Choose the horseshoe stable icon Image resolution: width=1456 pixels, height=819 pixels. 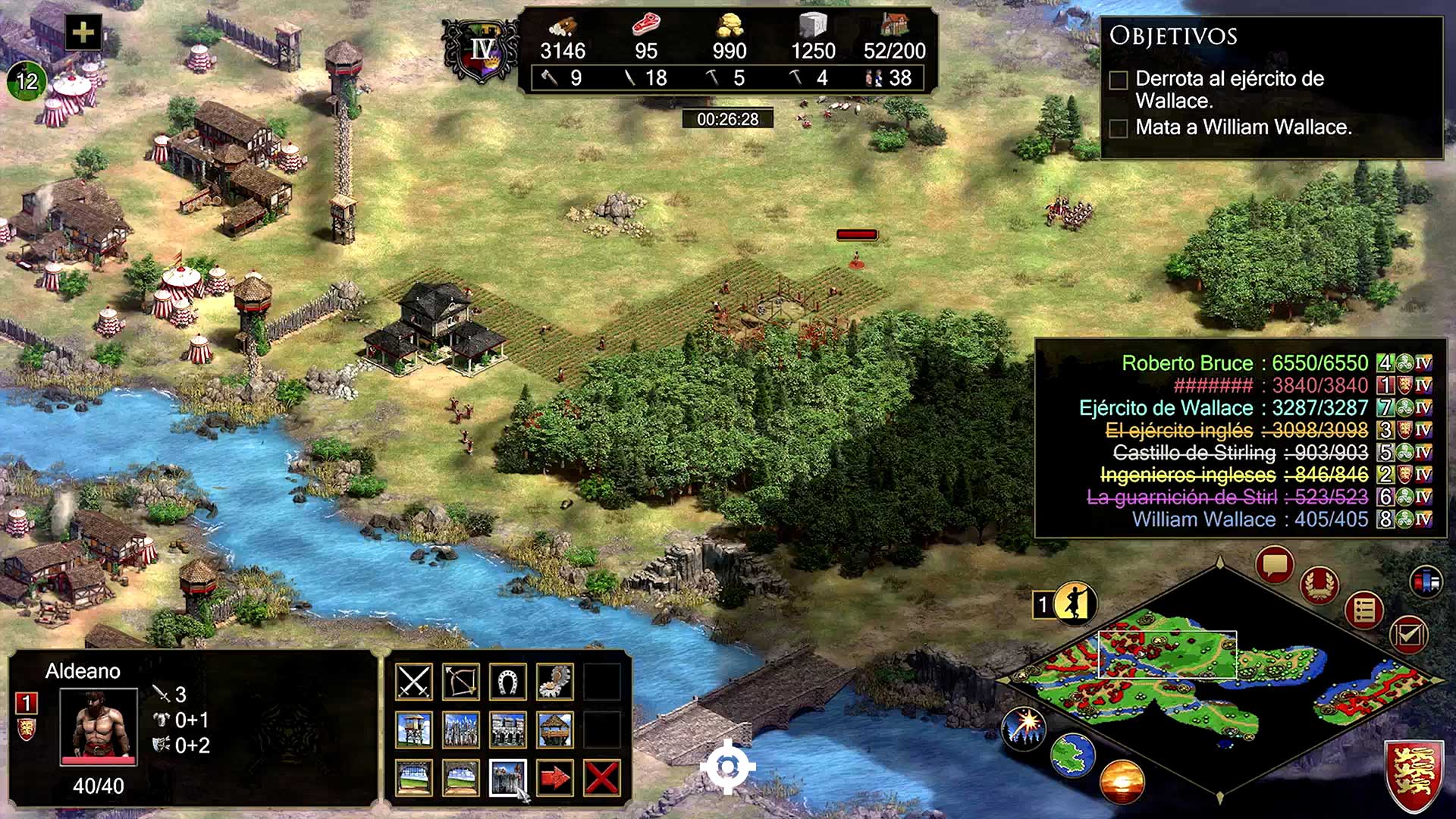click(x=507, y=682)
